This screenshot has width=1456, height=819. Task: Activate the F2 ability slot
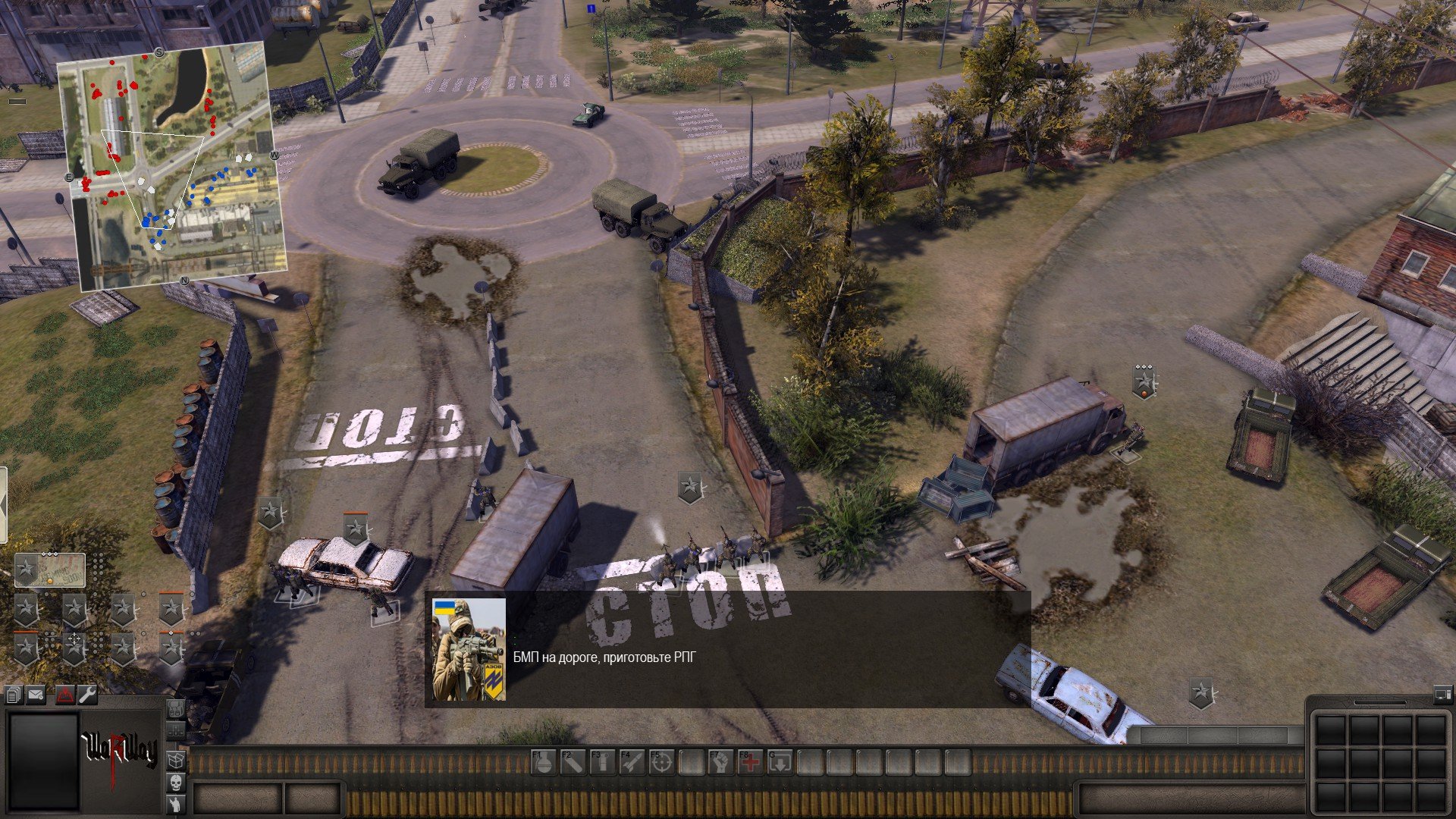[573, 762]
